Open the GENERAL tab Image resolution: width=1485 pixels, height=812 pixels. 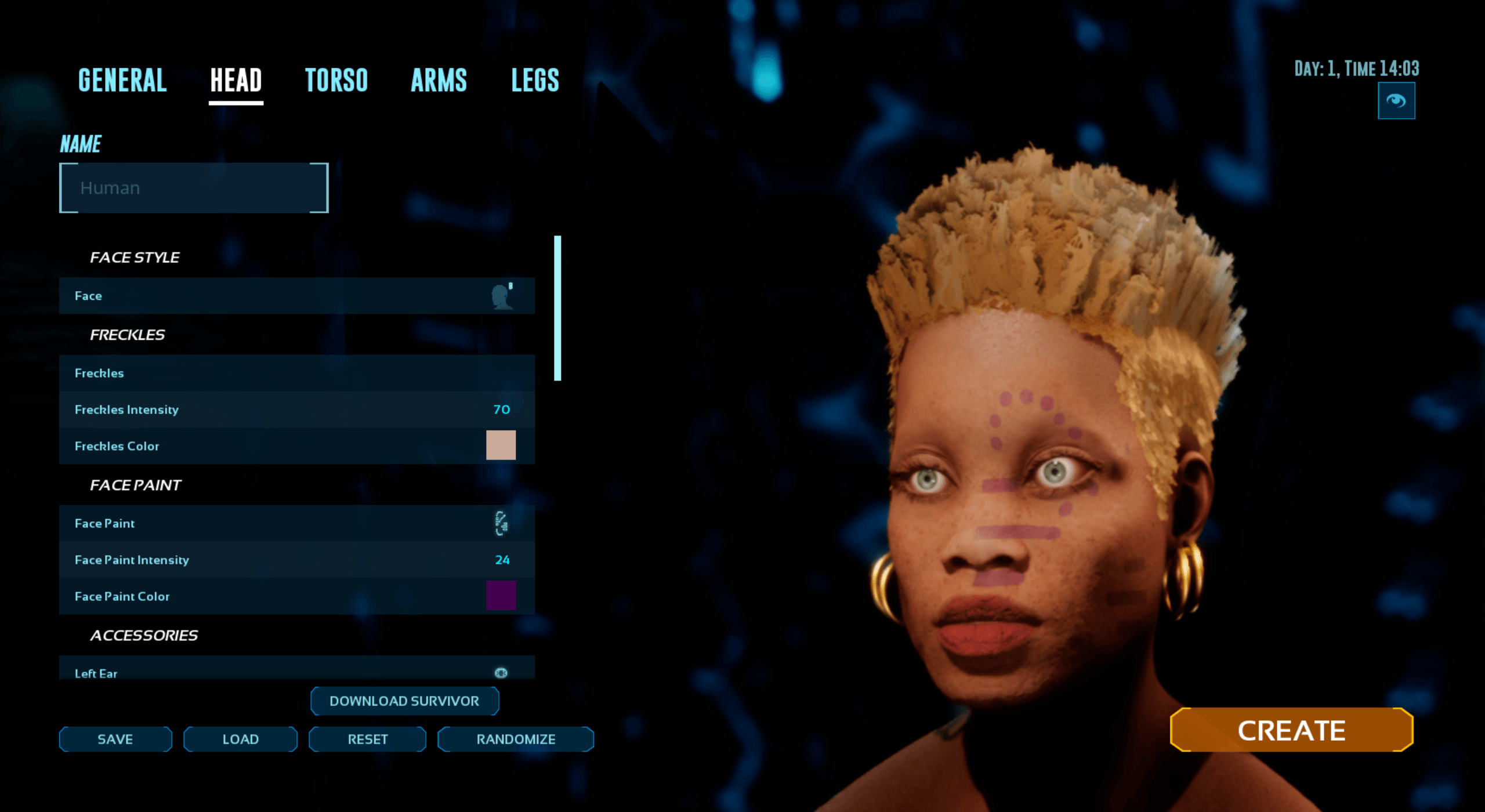point(121,80)
